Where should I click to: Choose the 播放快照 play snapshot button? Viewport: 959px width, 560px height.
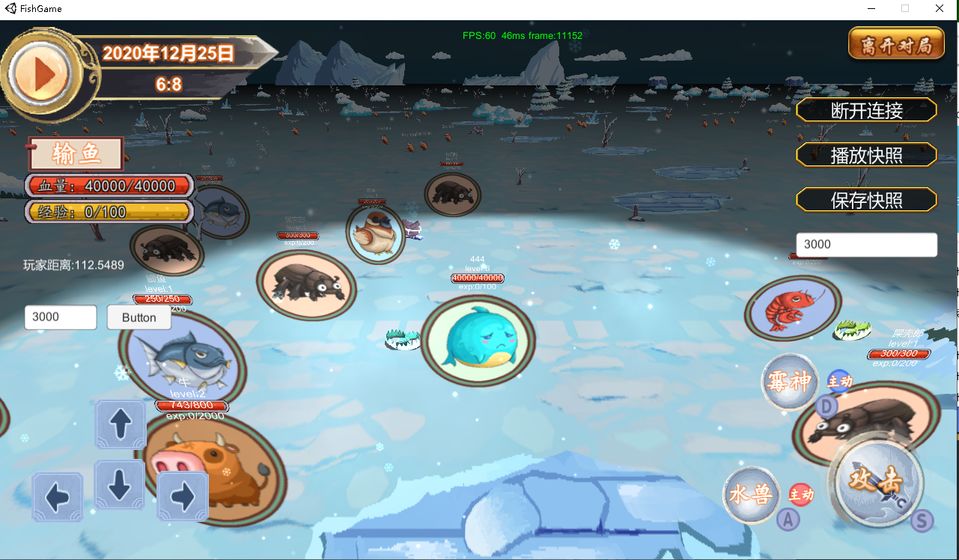(x=866, y=155)
